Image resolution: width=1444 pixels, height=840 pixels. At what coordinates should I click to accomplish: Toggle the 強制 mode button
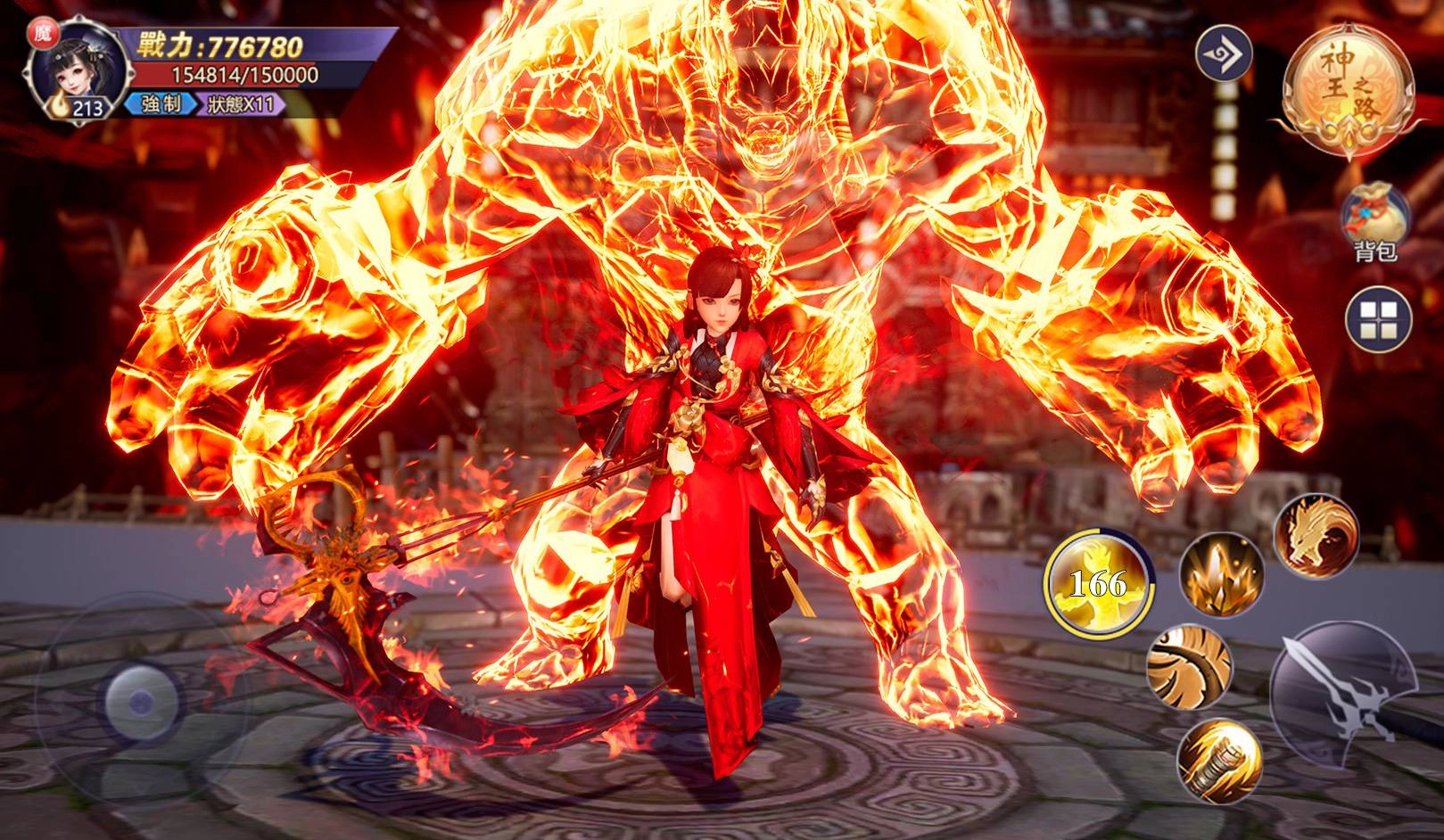pos(160,105)
